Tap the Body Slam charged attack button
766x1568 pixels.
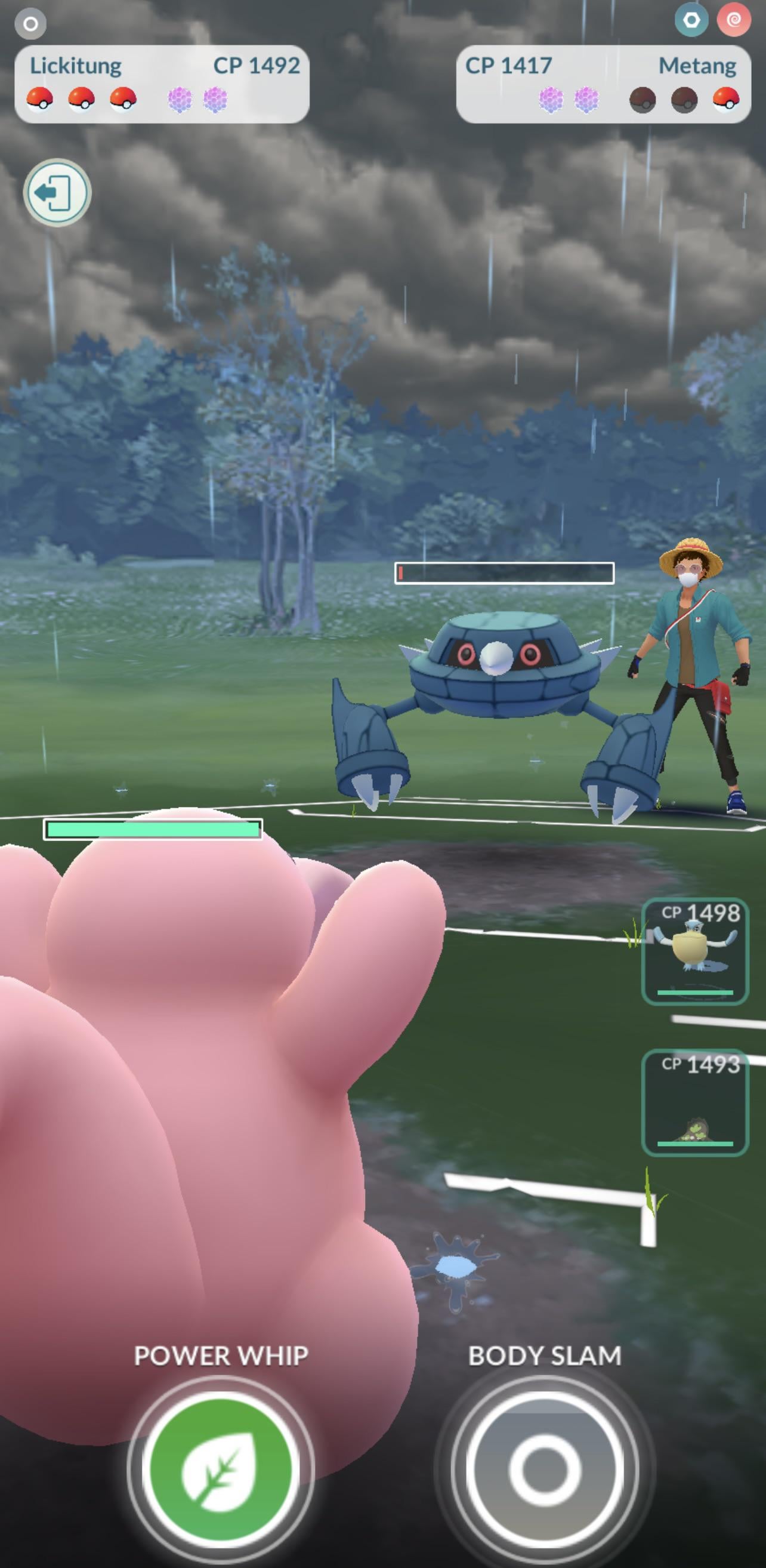click(545, 1470)
